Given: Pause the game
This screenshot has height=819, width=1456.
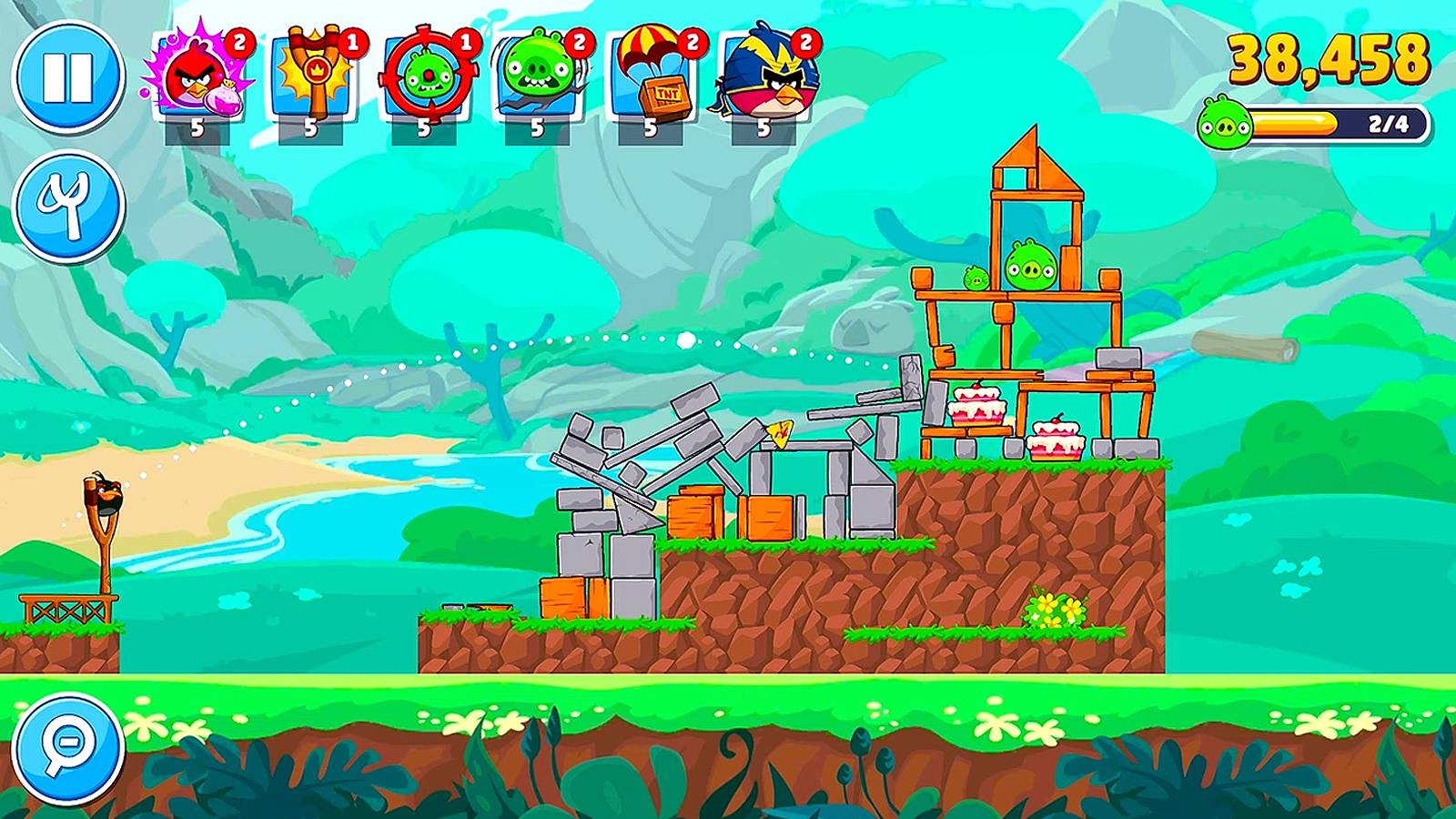Looking at the screenshot, I should tap(68, 77).
